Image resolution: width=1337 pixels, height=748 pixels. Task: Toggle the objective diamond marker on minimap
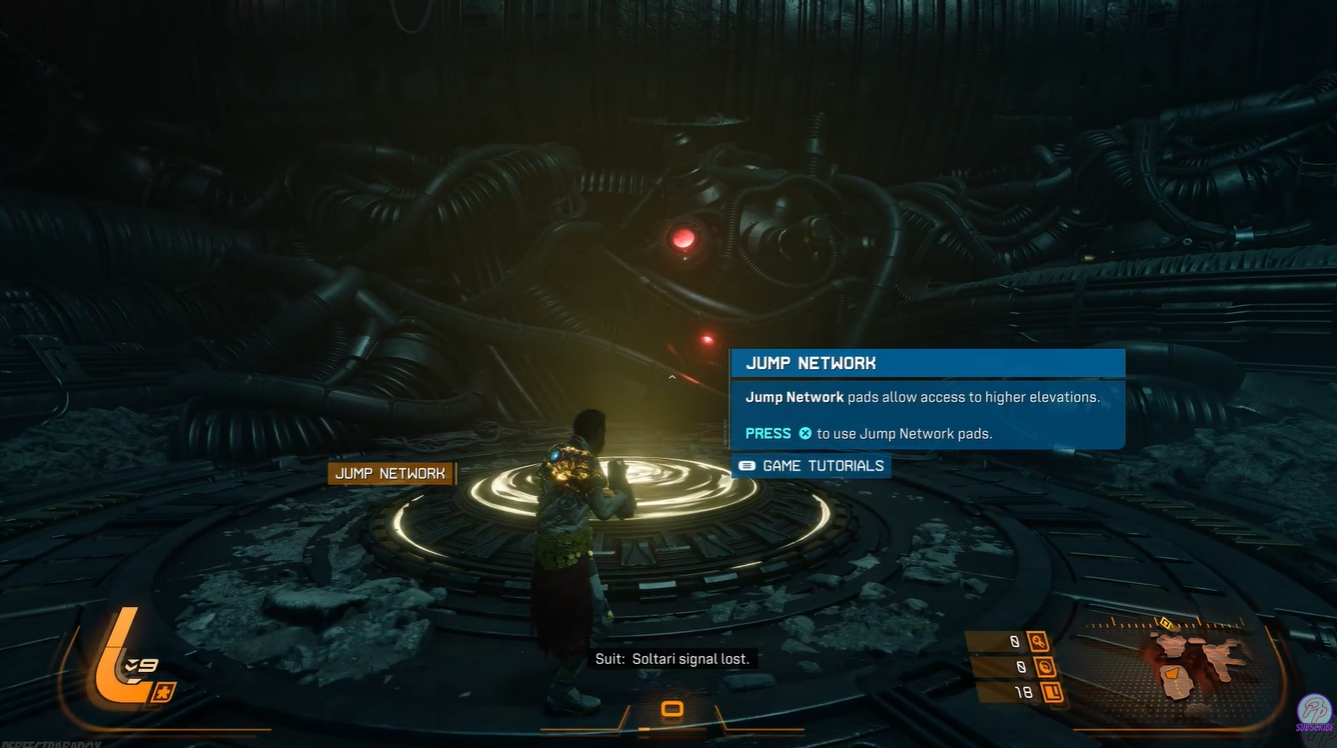(1166, 624)
